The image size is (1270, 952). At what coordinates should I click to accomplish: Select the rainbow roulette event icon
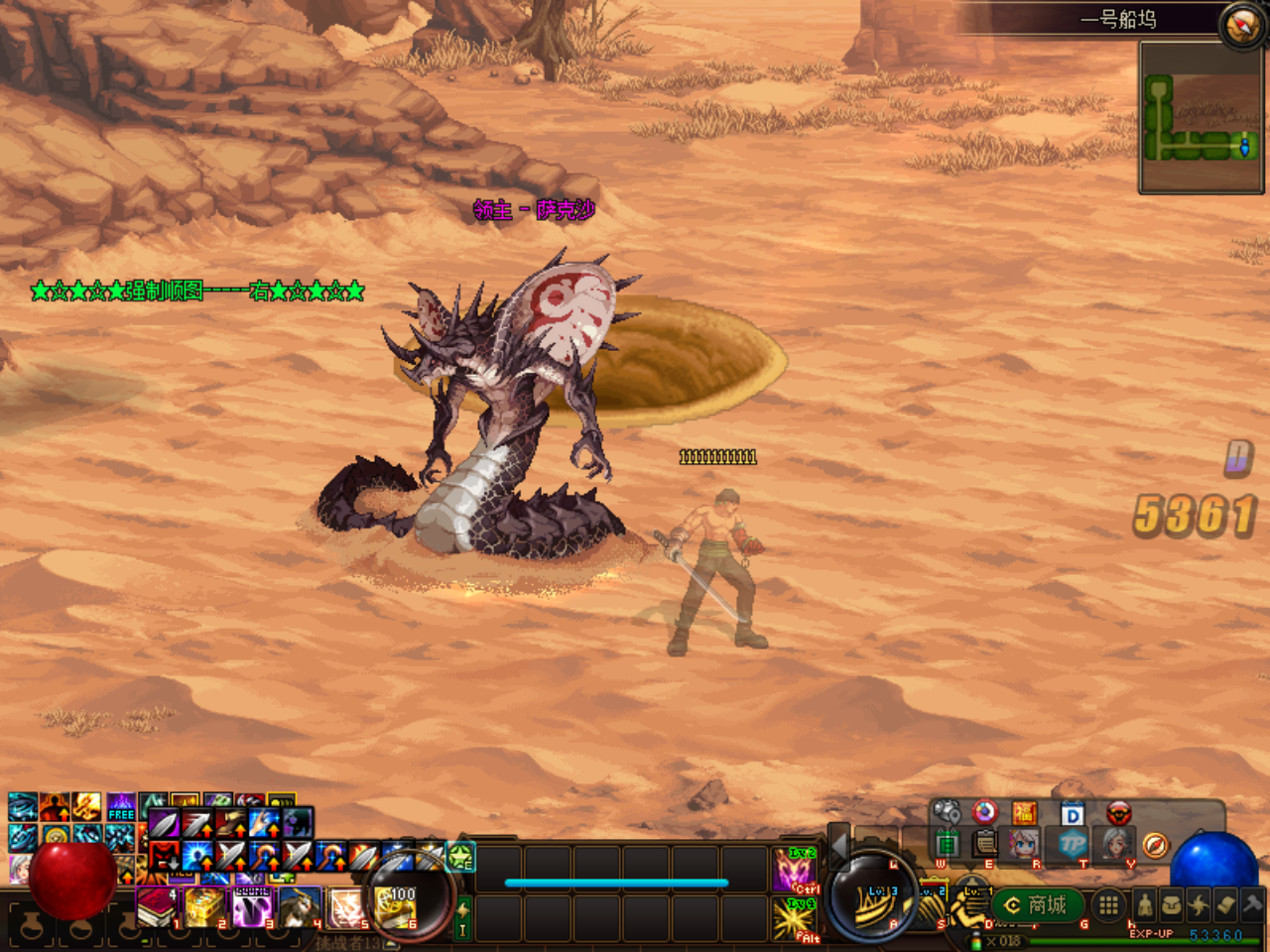(984, 812)
